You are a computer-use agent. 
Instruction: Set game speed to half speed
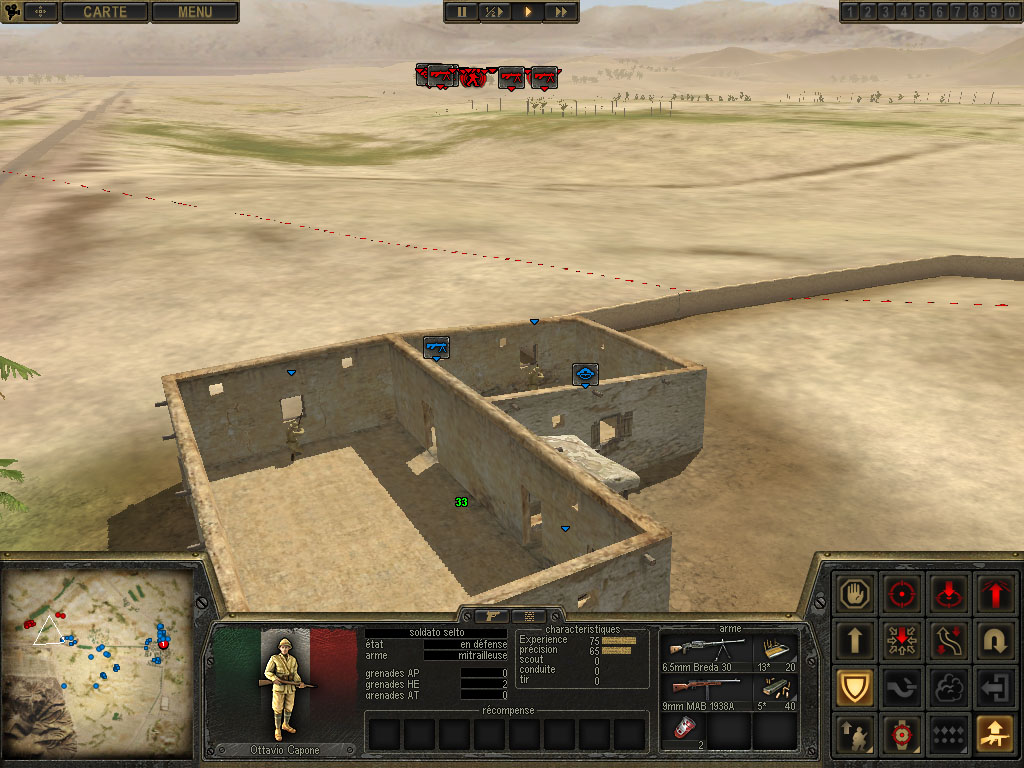click(x=494, y=12)
